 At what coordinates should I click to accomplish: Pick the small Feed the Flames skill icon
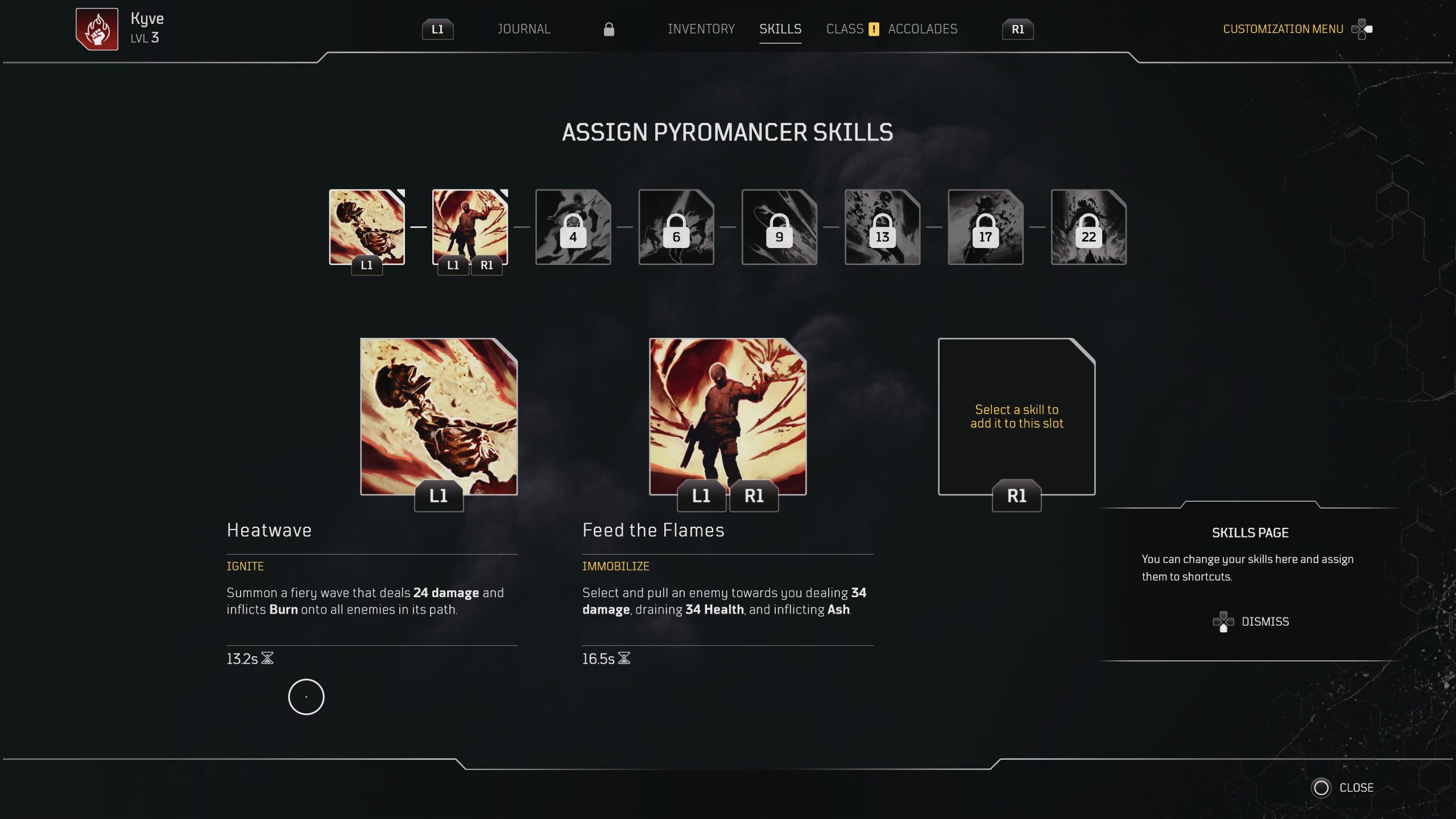(470, 227)
